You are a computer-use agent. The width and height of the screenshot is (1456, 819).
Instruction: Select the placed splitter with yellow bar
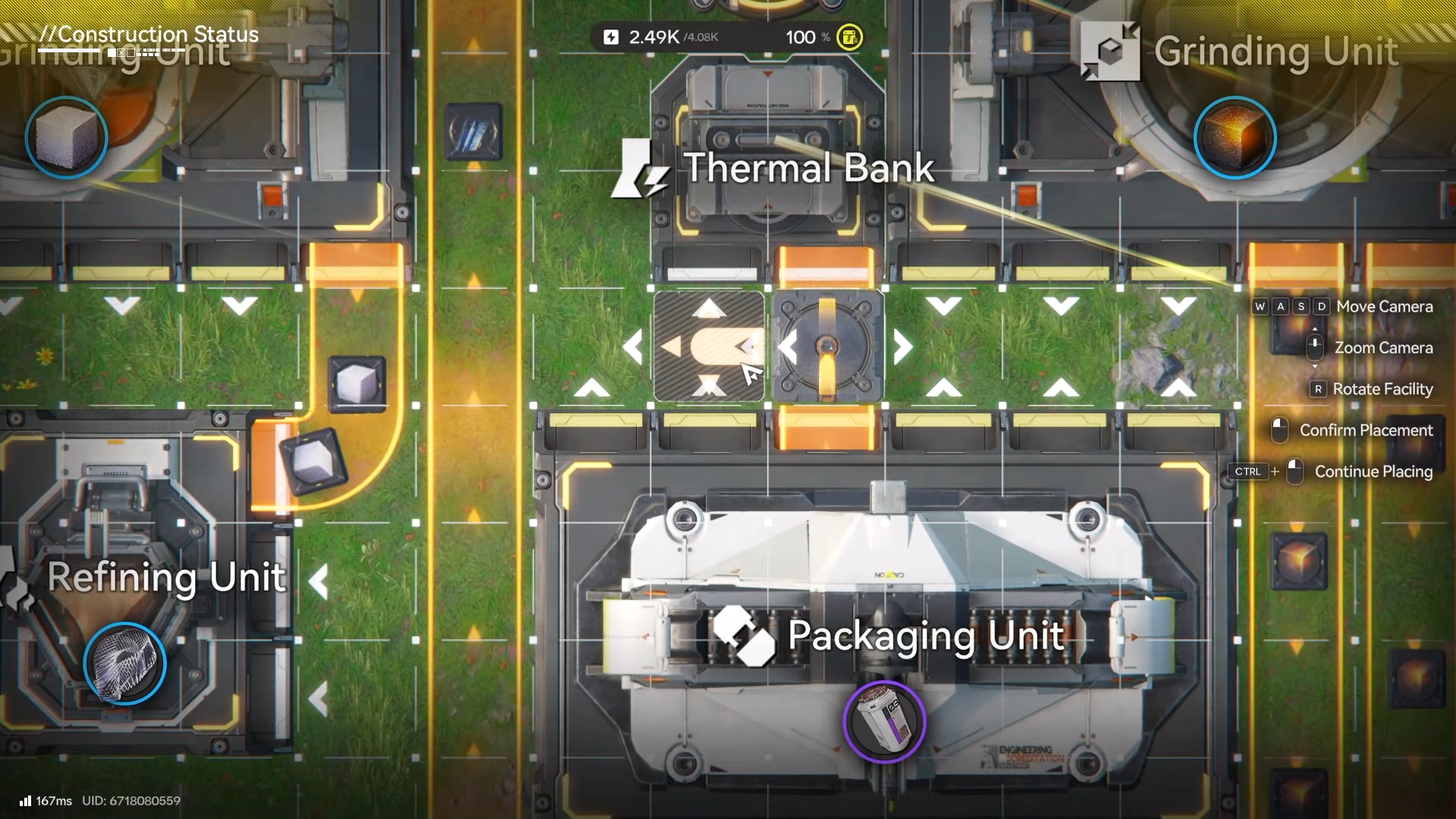pos(827,347)
